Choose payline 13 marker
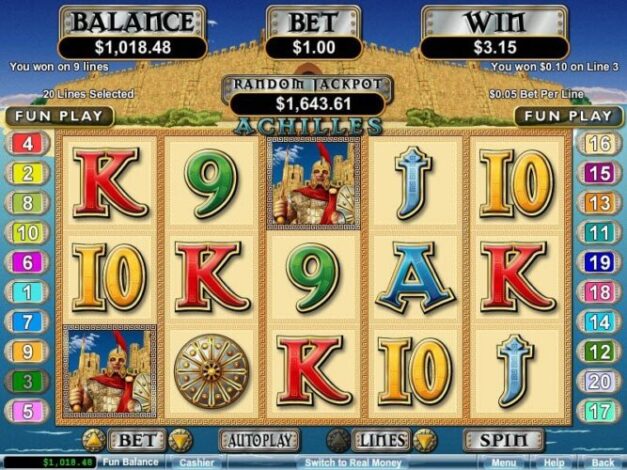Screen dimensions: 627x470 pyautogui.click(x=599, y=203)
